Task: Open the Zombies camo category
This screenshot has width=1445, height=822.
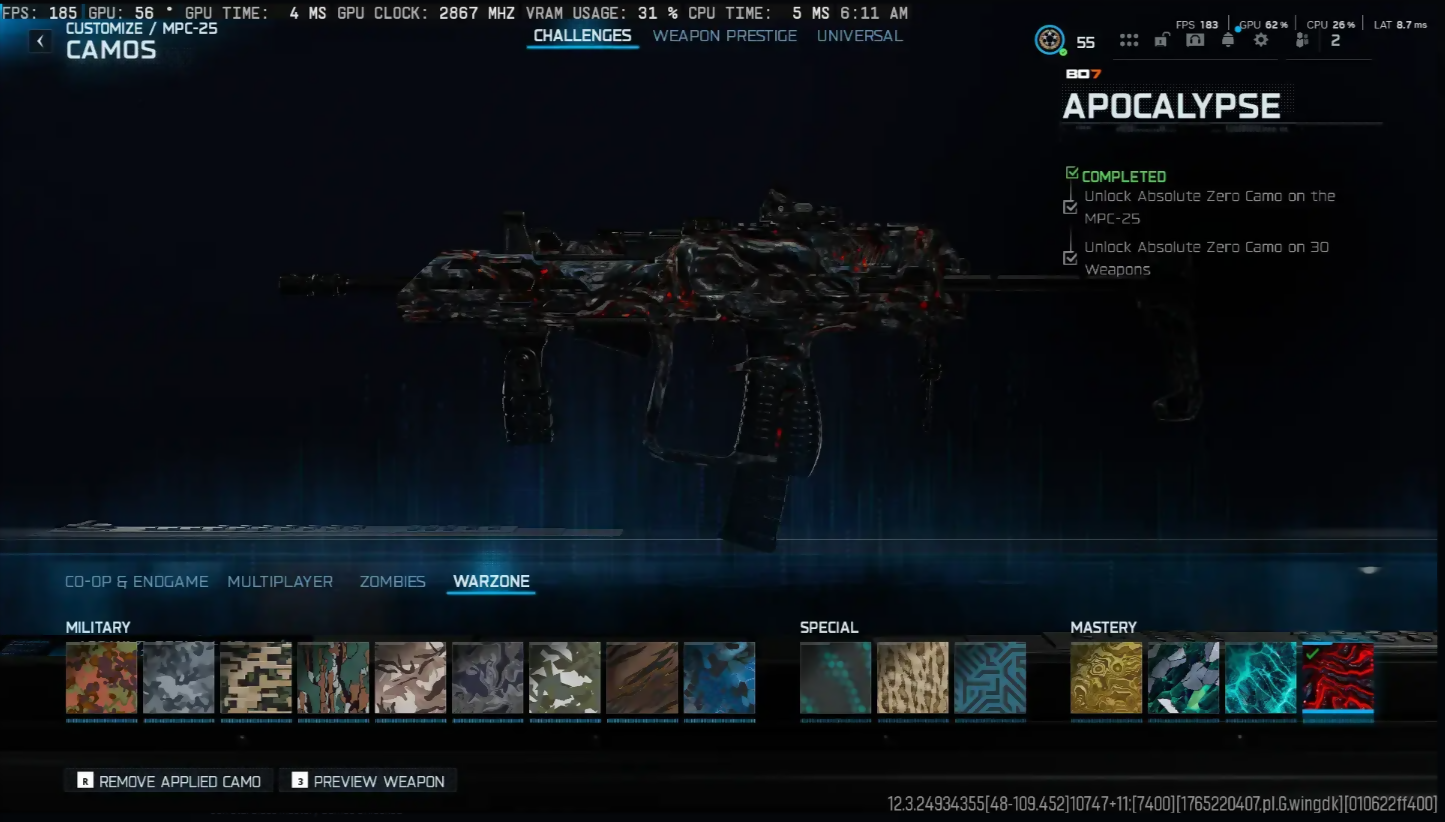Action: (392, 581)
